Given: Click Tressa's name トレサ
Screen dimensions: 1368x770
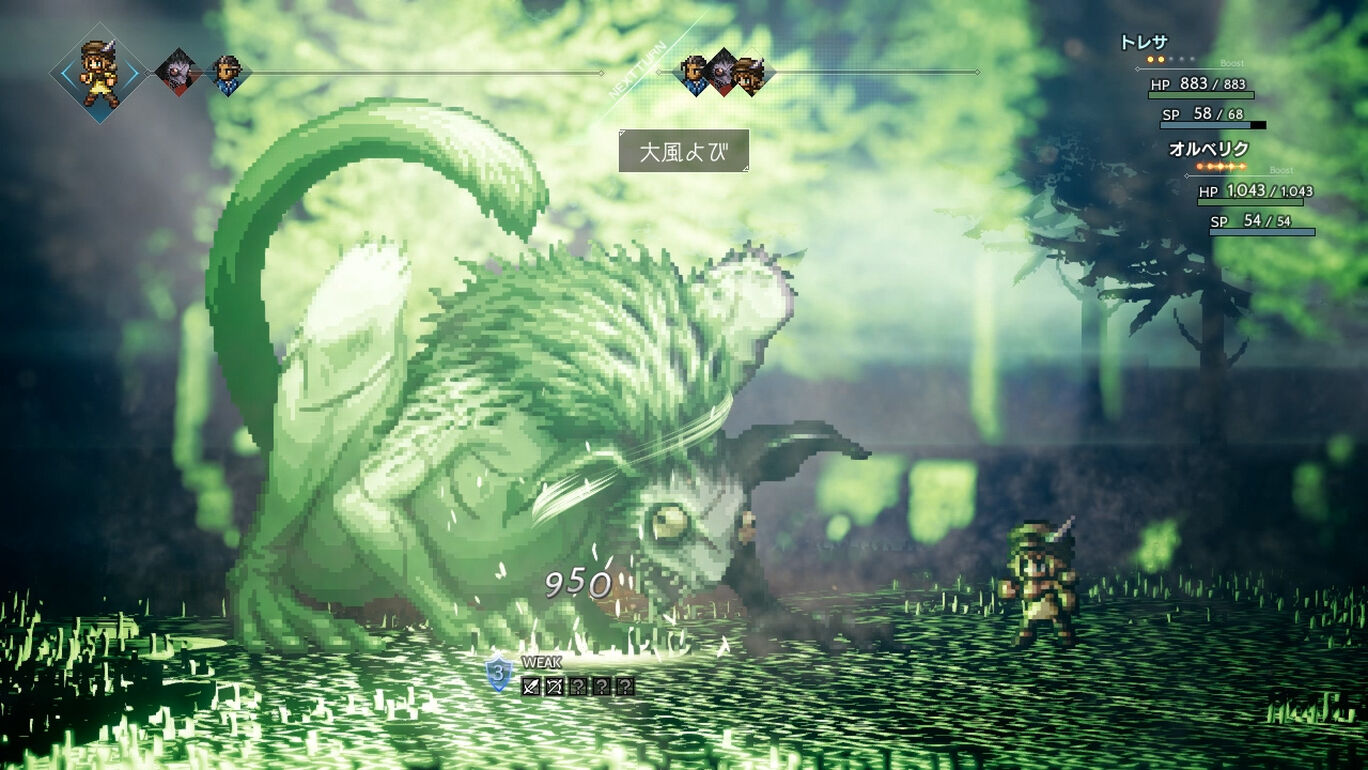Looking at the screenshot, I should point(1144,42).
